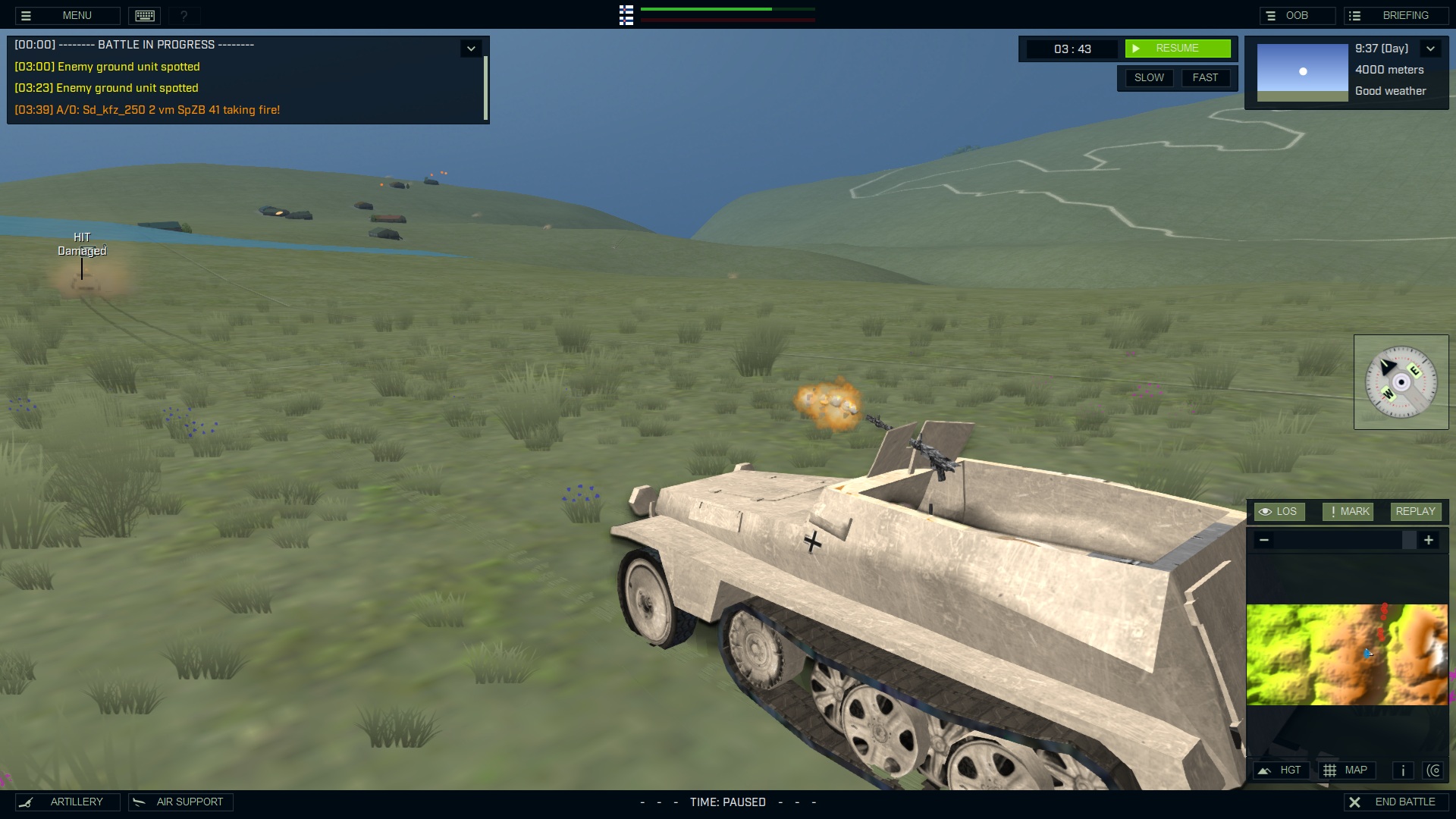Open the info icon on the minimap panel
1456x819 pixels.
[x=1402, y=770]
